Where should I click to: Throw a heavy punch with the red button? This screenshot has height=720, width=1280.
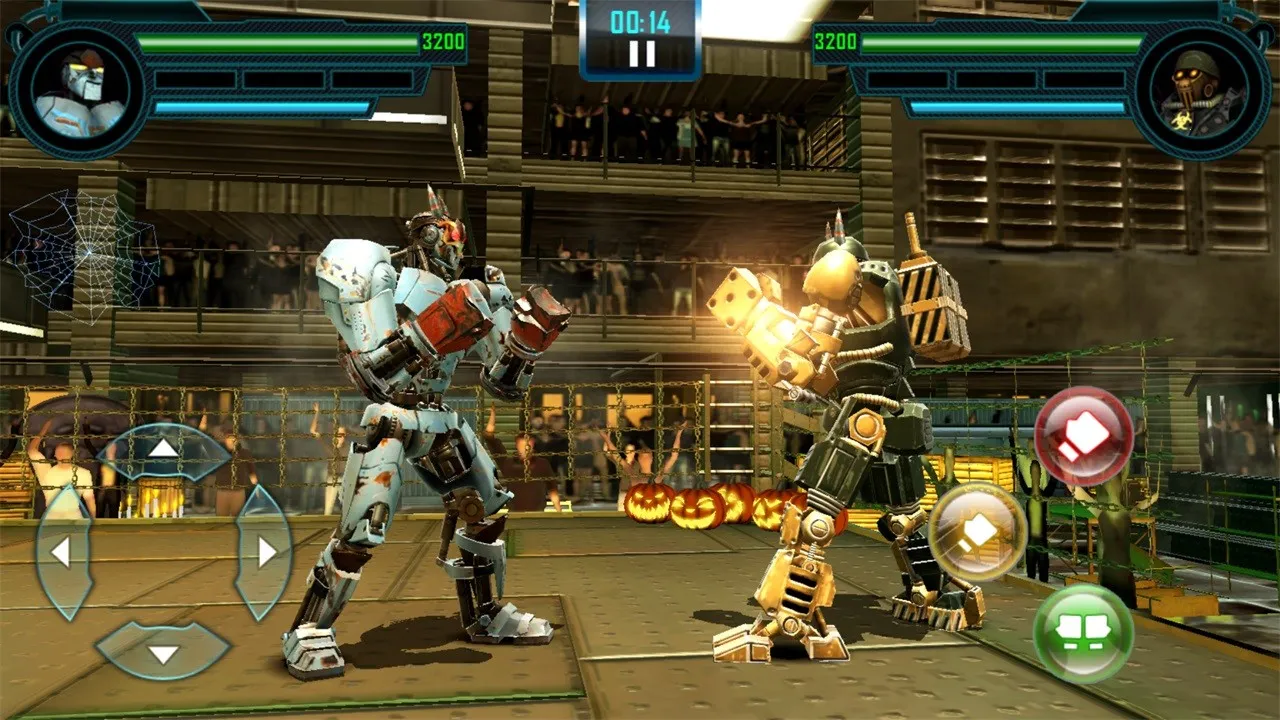[1082, 437]
